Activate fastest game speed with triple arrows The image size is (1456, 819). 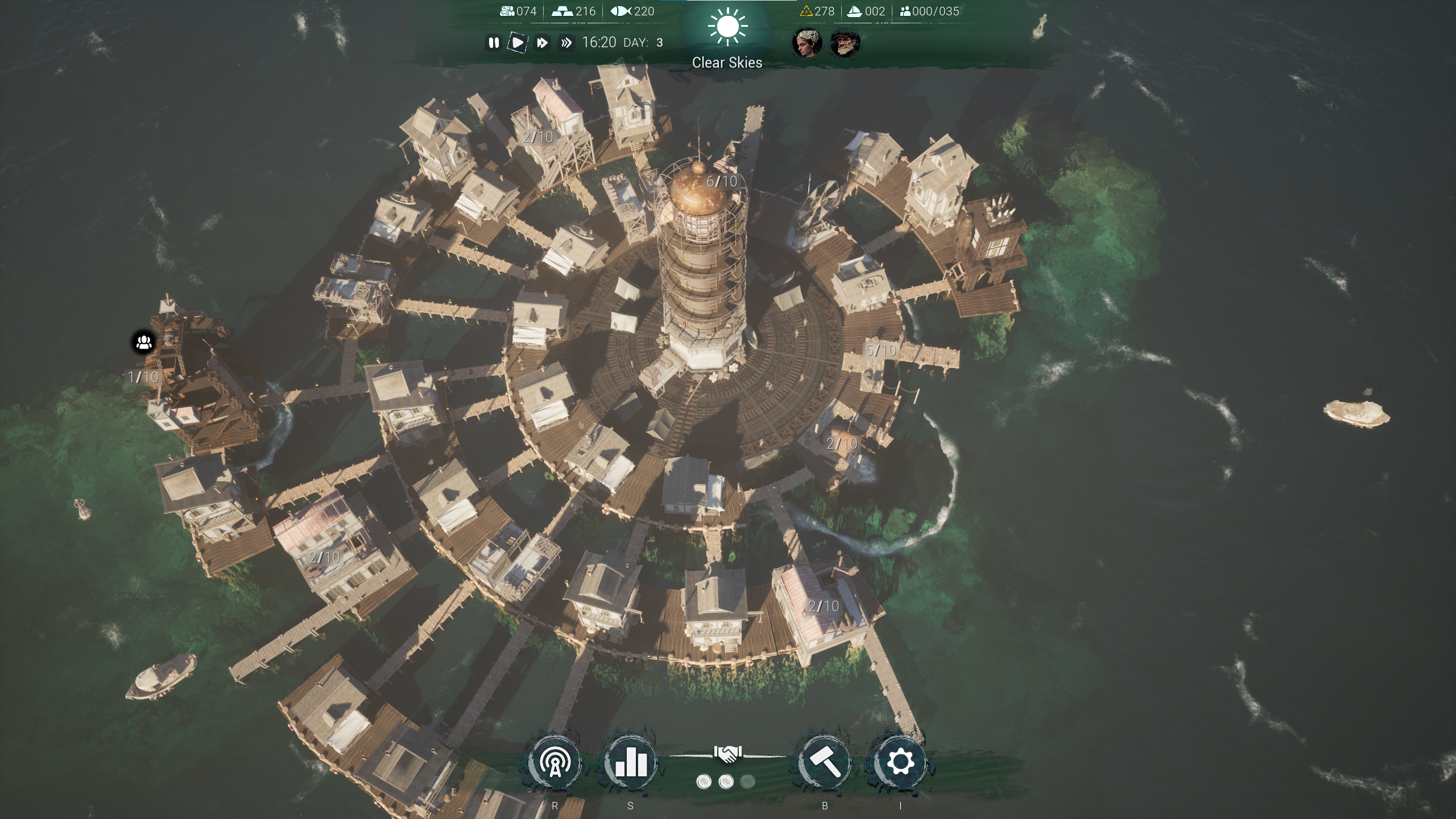[x=566, y=42]
